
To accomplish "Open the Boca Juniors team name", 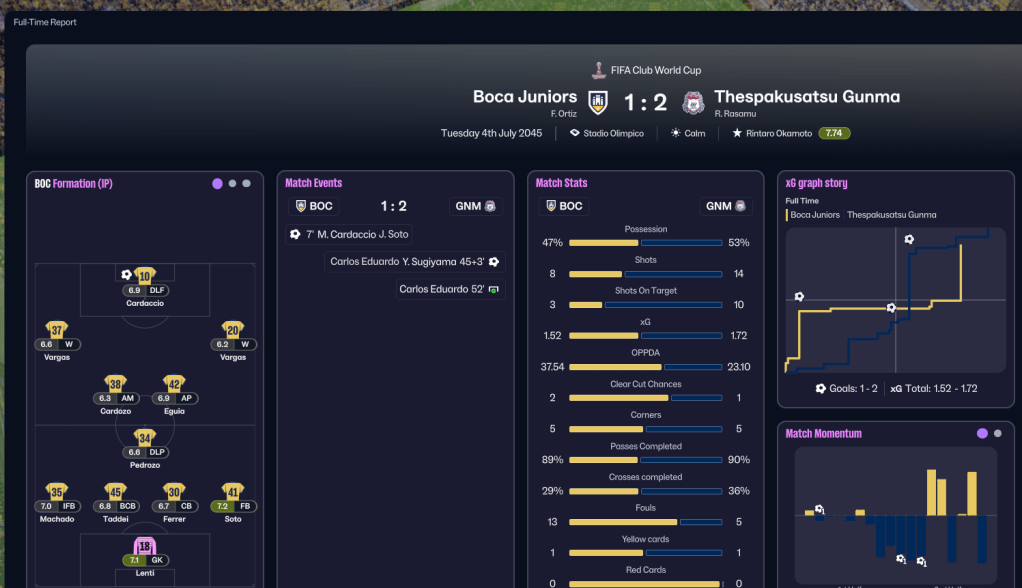I will (x=525, y=97).
